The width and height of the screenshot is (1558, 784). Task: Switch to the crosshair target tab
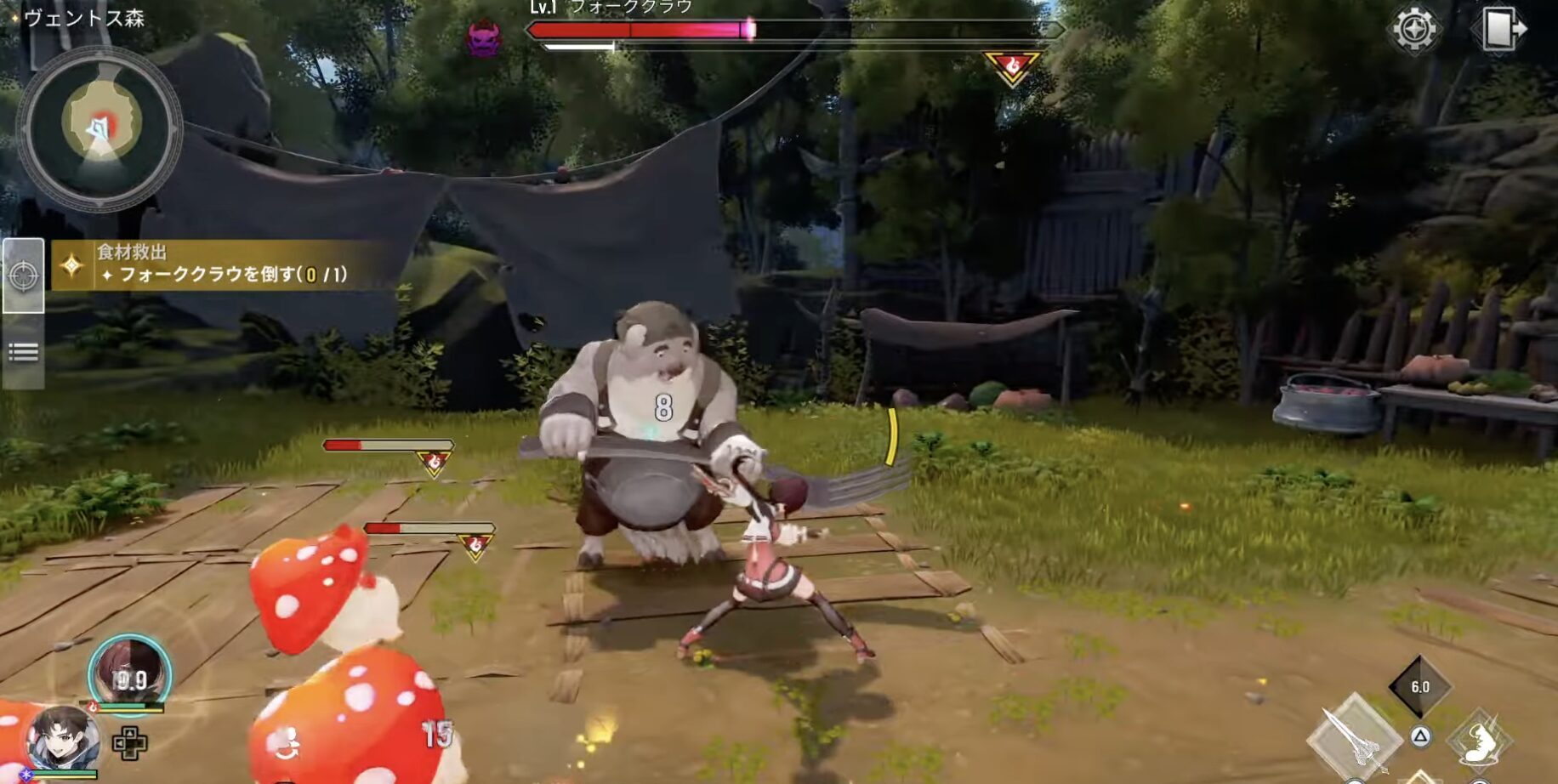[x=23, y=276]
